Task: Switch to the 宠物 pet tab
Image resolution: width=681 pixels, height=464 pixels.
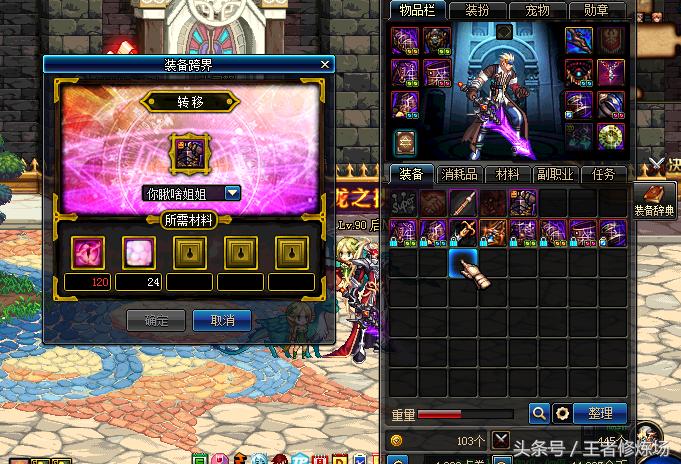Action: pyautogui.click(x=537, y=10)
